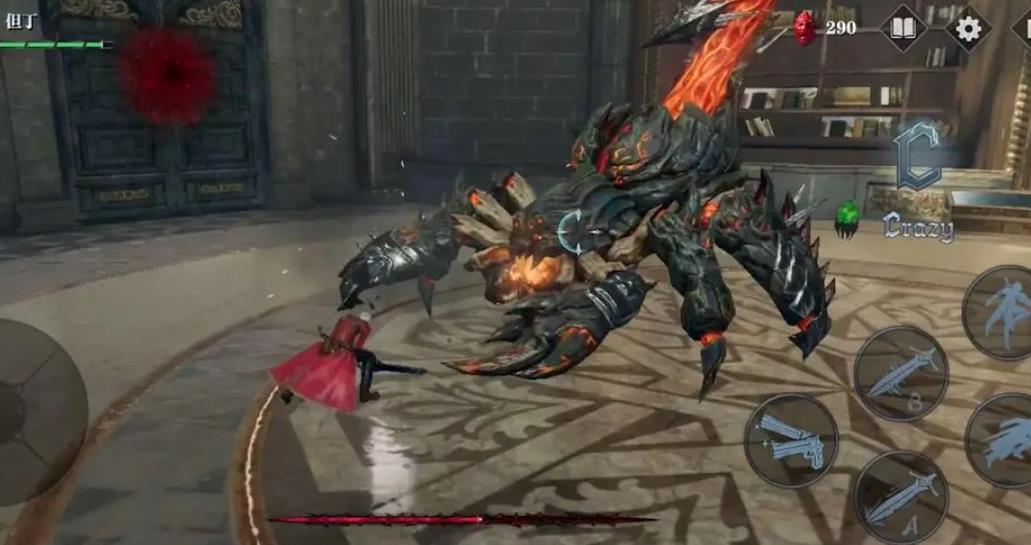Fire the dual pistols attack button

(x=791, y=440)
